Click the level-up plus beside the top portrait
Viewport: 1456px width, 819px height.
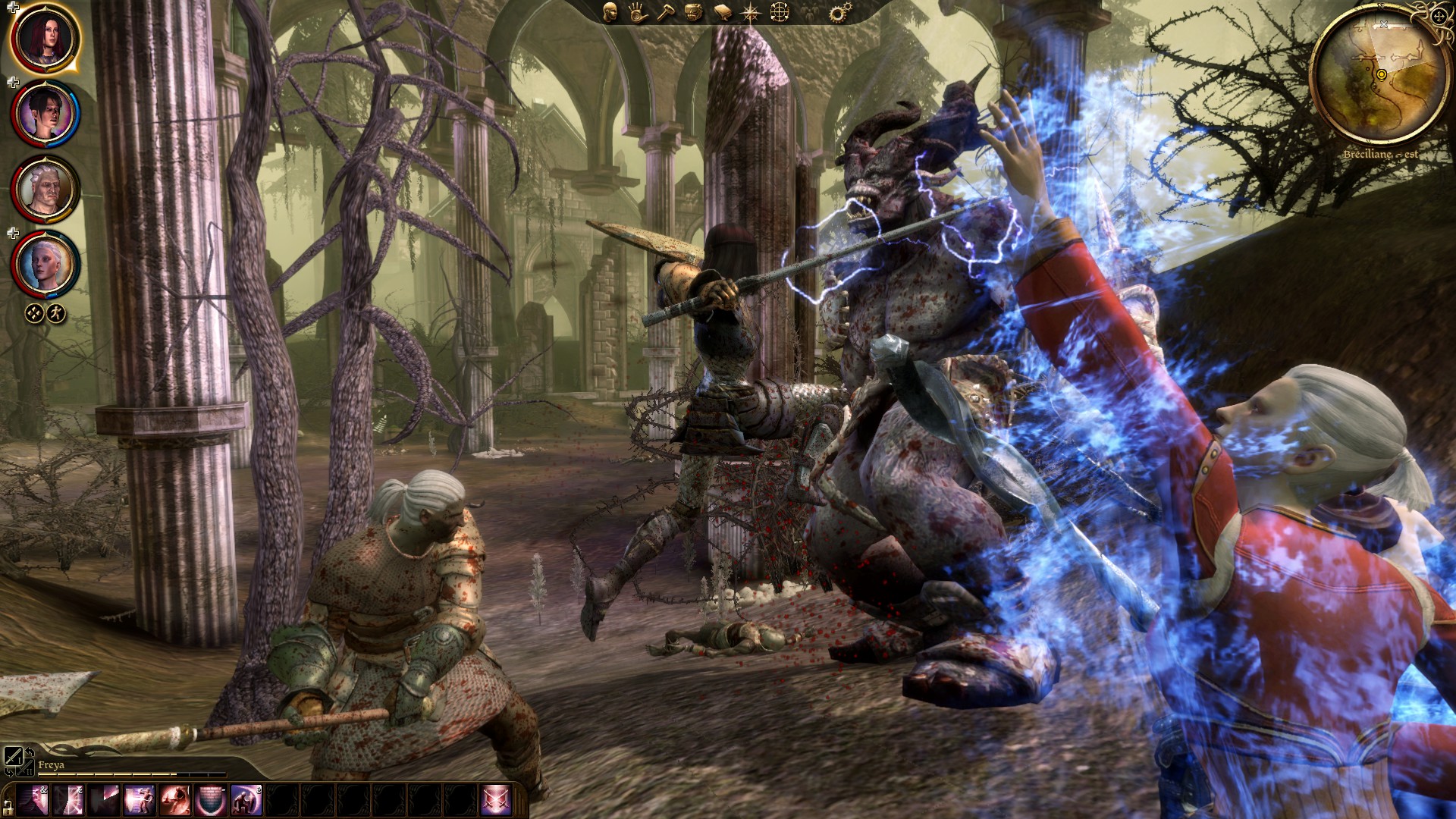(11, 6)
